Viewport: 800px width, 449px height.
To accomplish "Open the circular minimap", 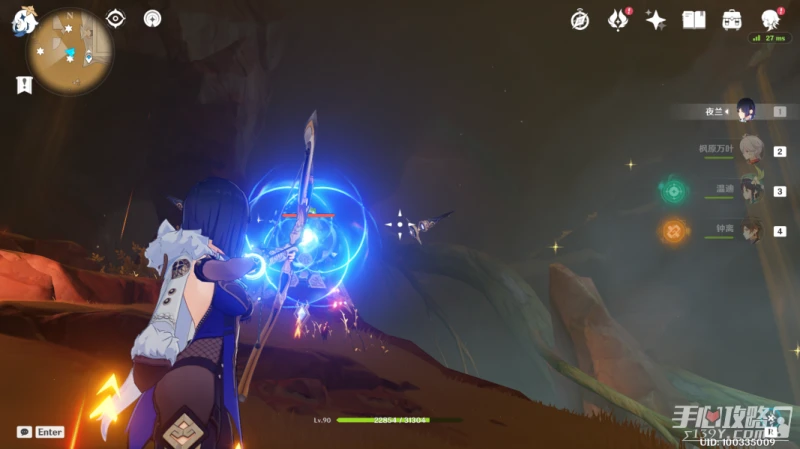I will click(x=69, y=51).
